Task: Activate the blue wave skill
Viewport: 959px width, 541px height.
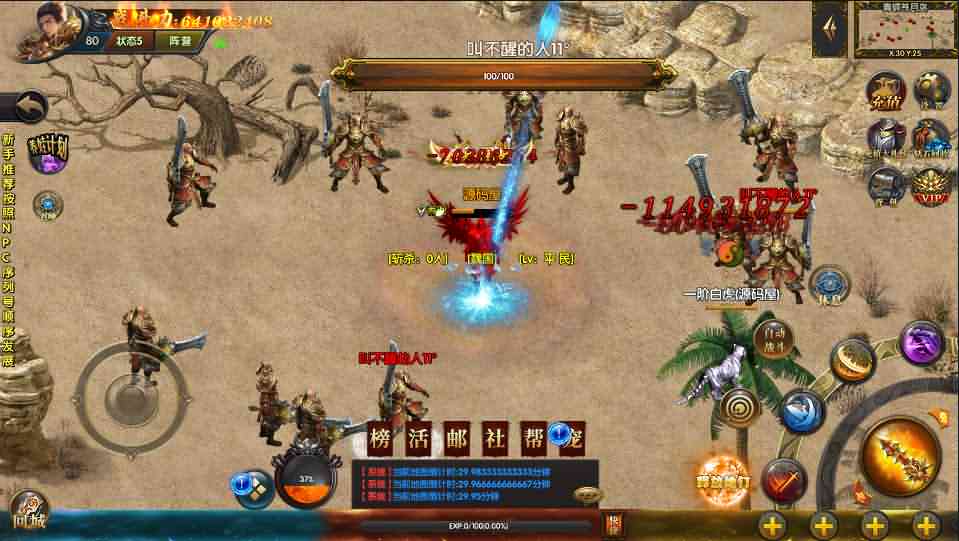Action: click(x=802, y=411)
